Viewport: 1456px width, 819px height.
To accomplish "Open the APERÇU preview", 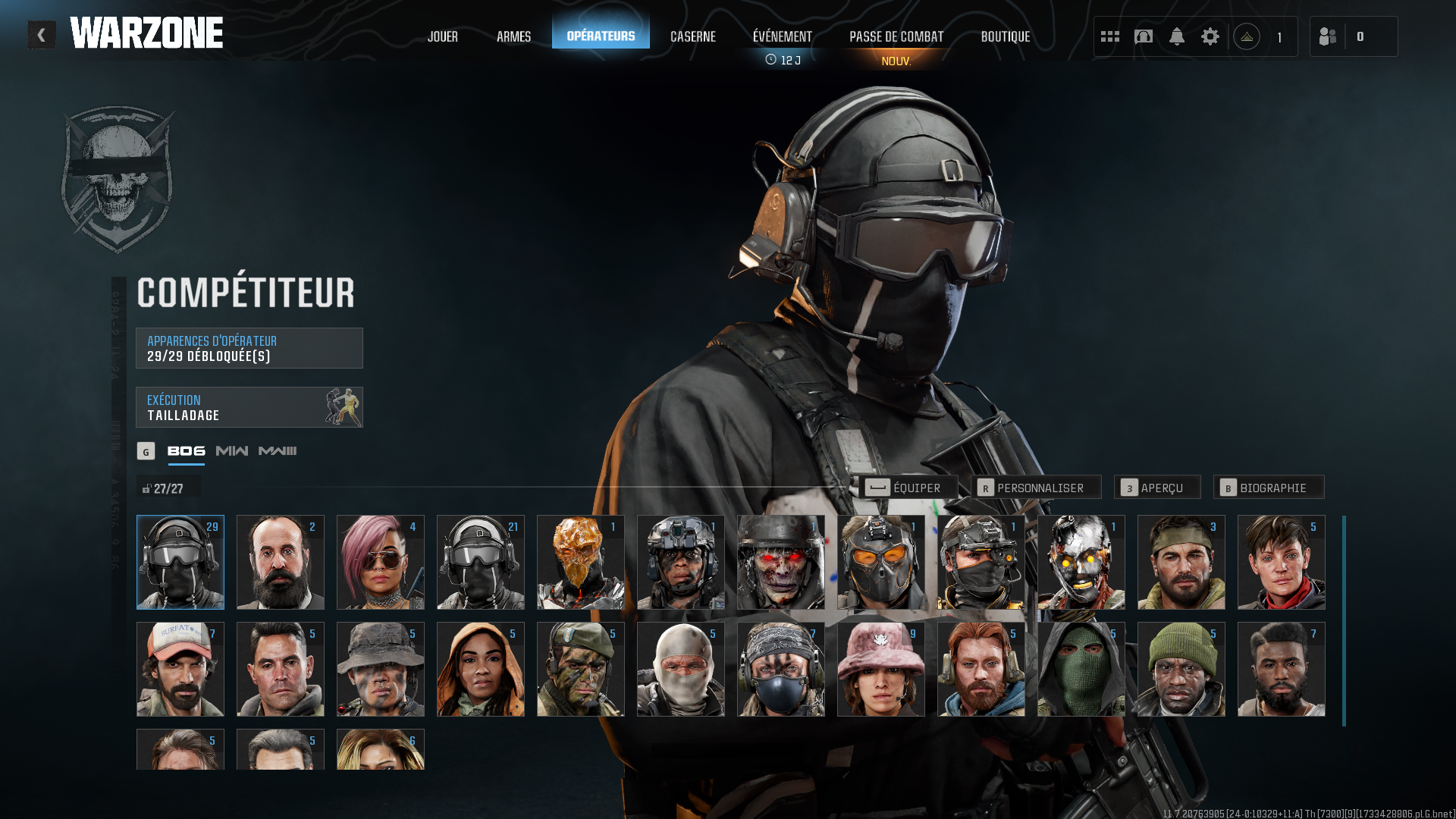I will click(1156, 488).
